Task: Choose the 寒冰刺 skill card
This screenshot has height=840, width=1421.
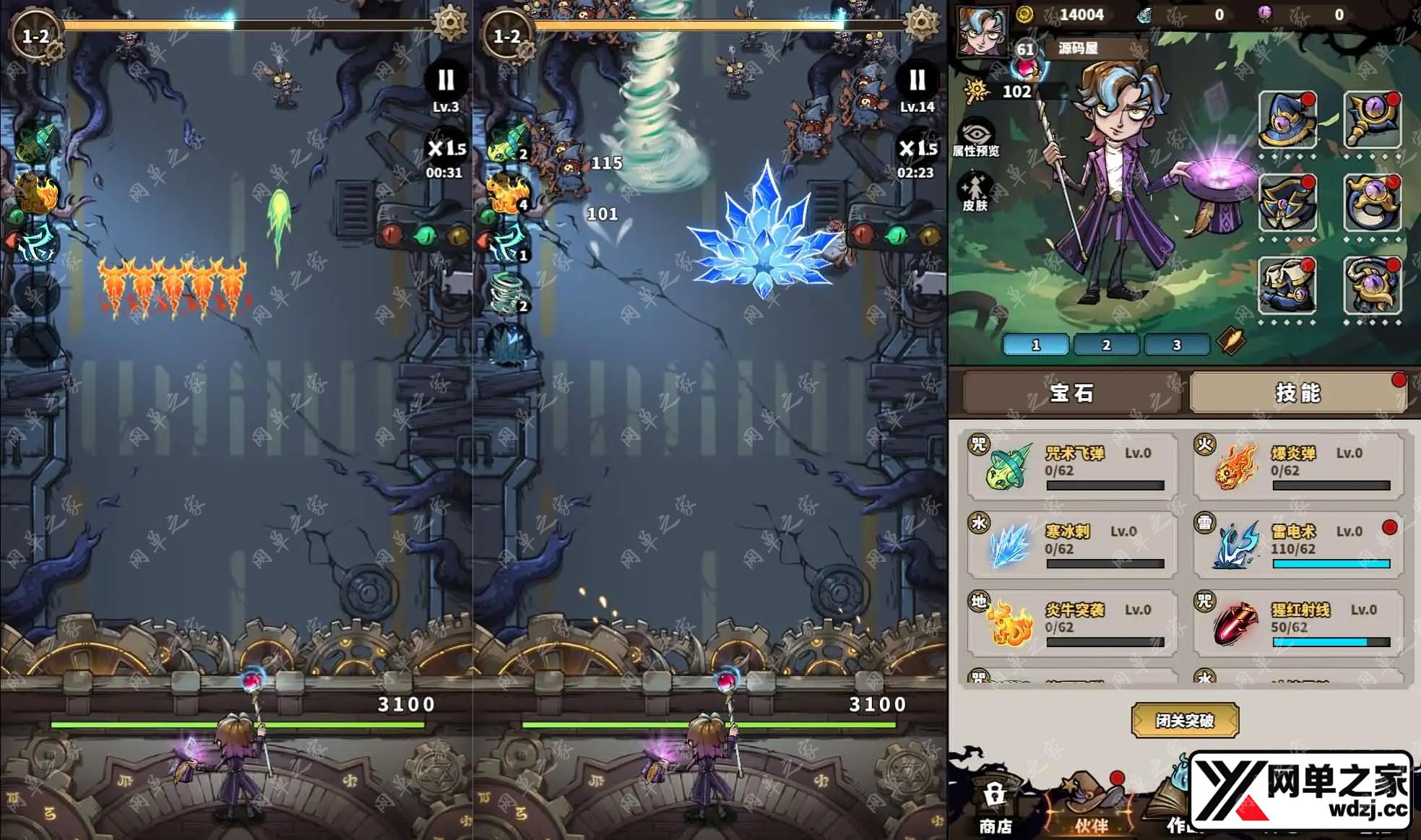Action: (1072, 544)
